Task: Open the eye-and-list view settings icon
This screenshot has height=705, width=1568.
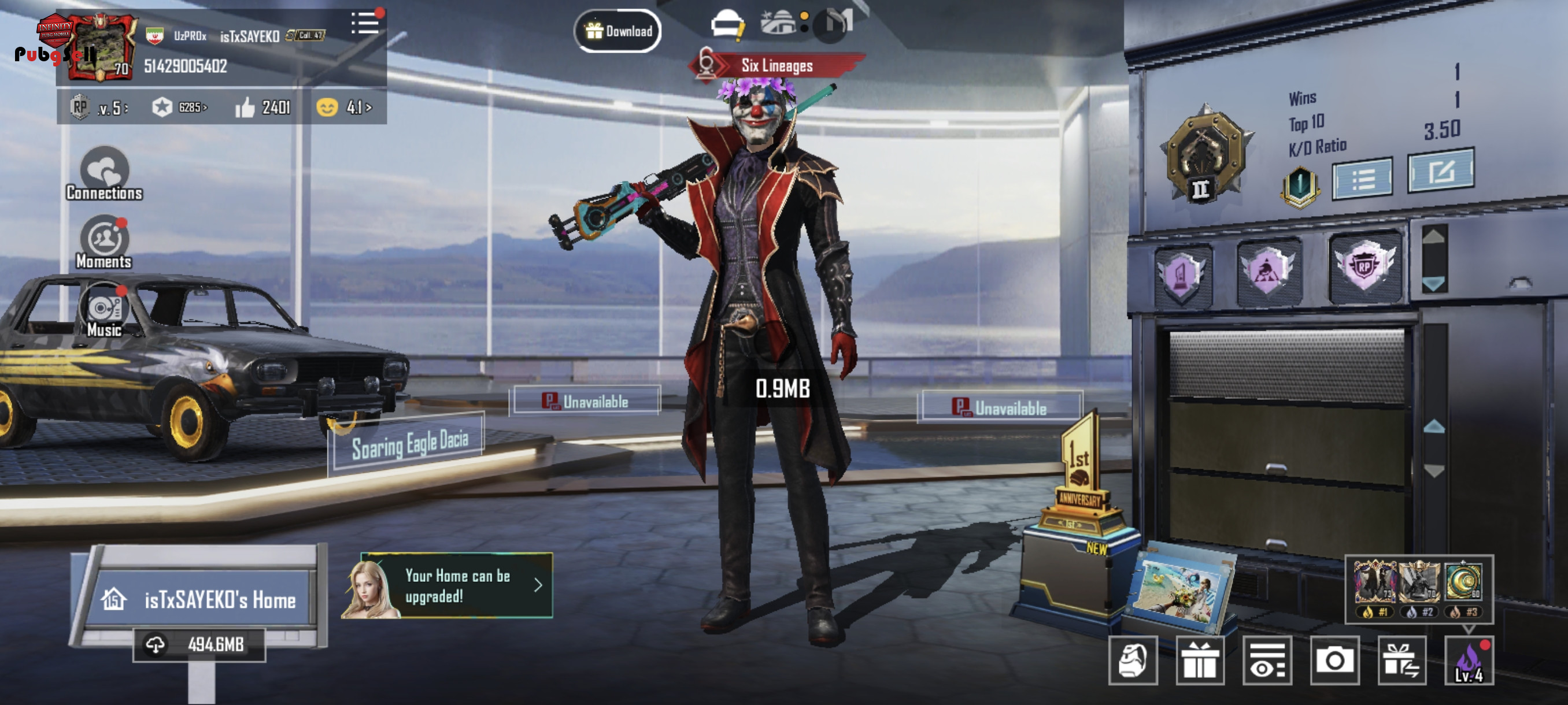Action: 1267,661
